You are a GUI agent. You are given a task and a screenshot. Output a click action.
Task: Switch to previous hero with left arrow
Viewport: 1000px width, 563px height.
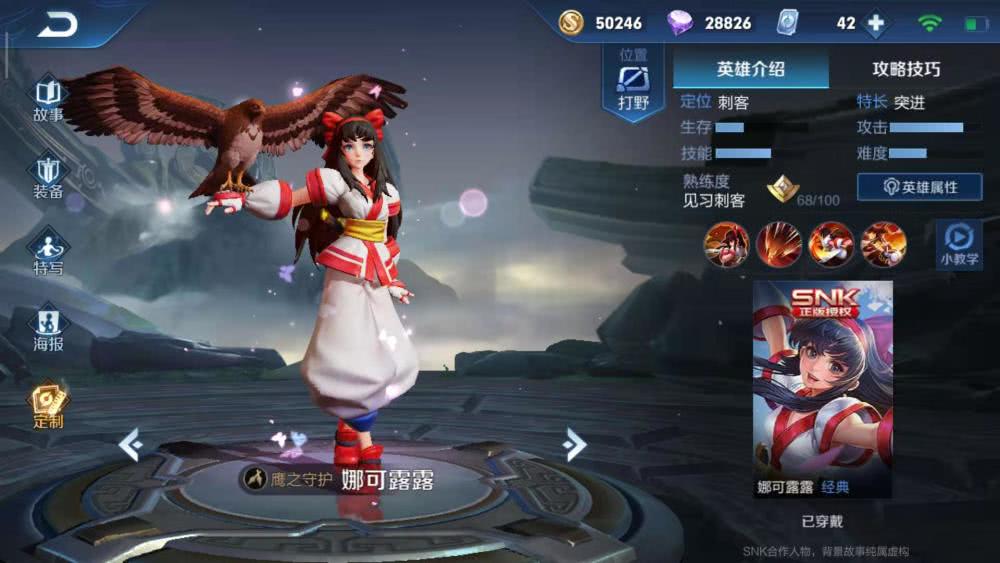[x=131, y=444]
